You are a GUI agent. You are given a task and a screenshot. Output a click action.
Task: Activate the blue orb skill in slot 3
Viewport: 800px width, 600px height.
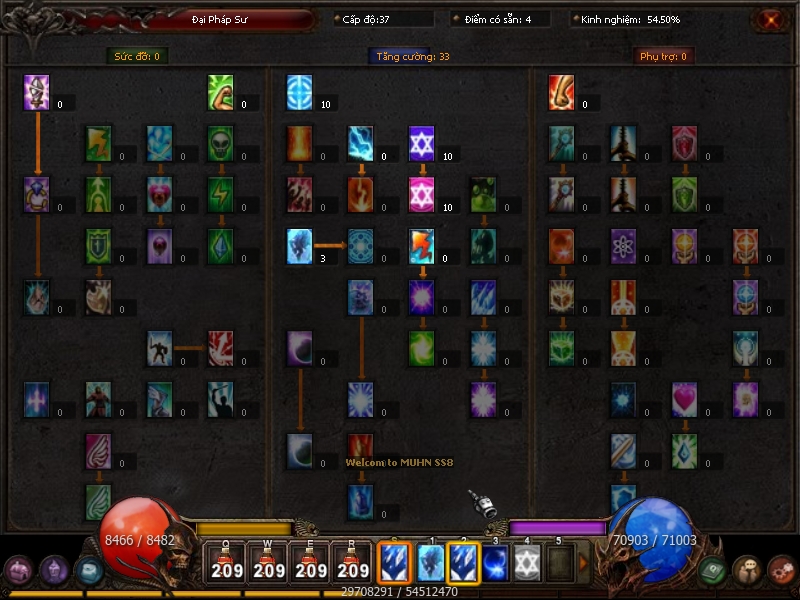coord(495,563)
